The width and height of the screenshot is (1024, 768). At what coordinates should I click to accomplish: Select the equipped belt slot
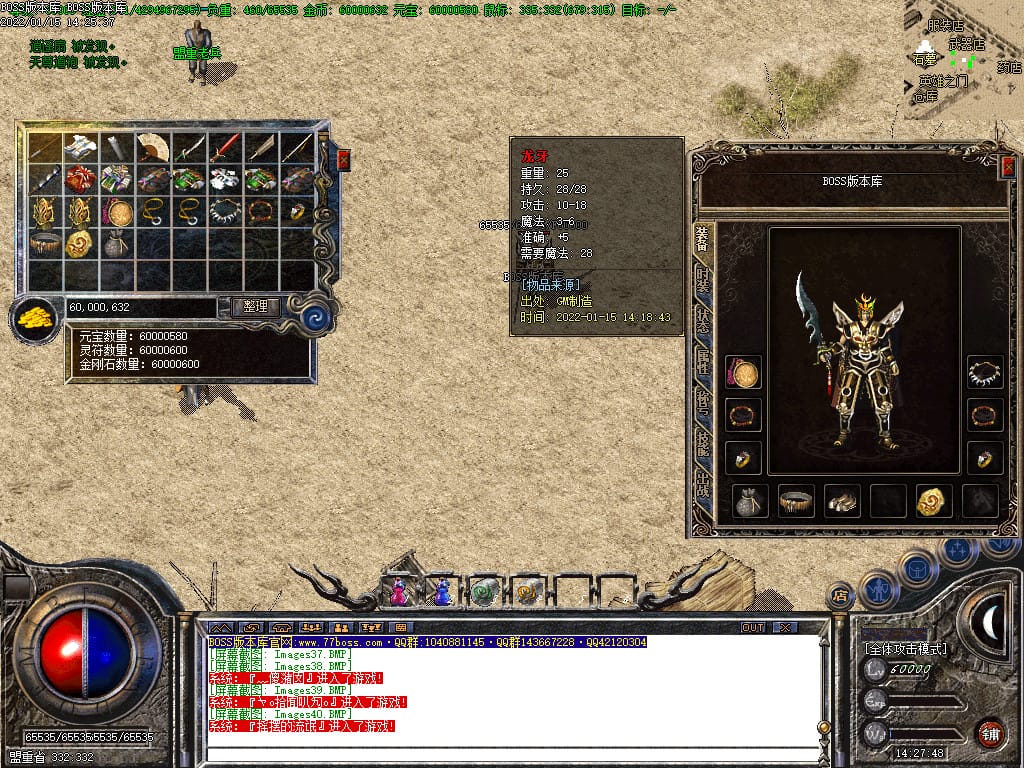point(796,501)
